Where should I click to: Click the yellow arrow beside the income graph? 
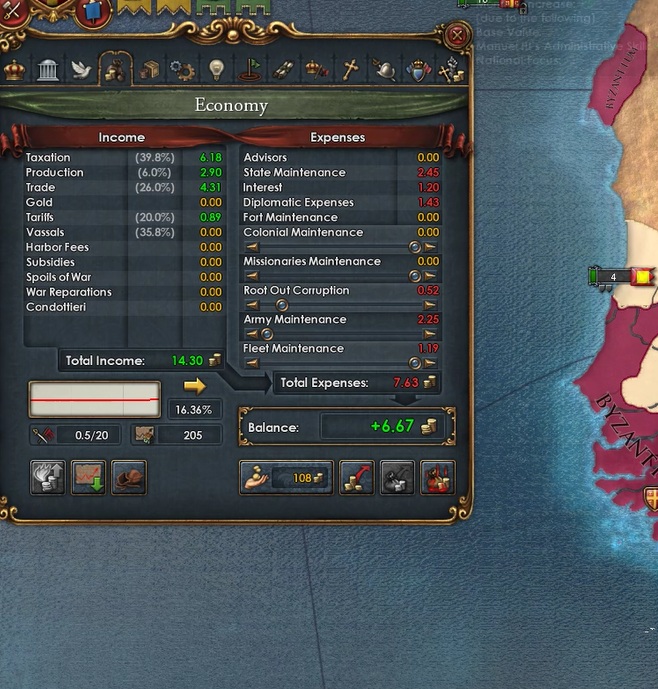coord(194,386)
